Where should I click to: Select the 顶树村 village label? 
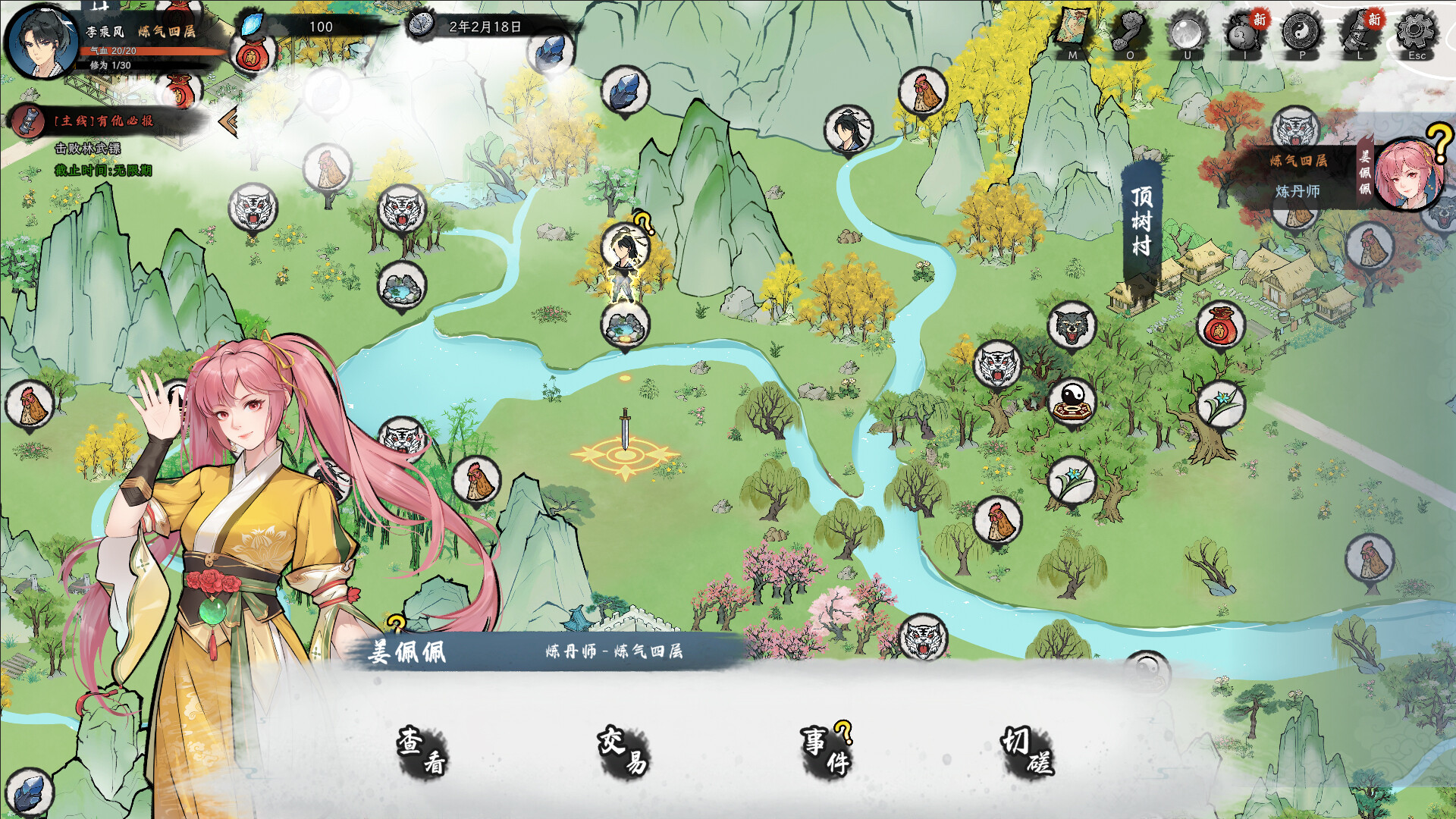(x=1141, y=221)
